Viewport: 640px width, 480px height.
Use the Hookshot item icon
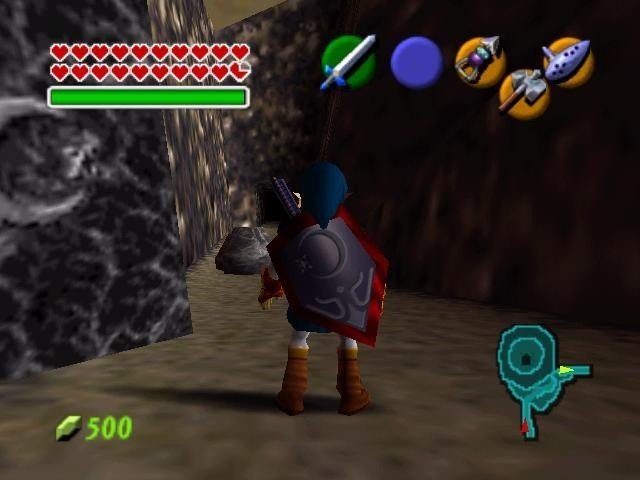coord(477,60)
